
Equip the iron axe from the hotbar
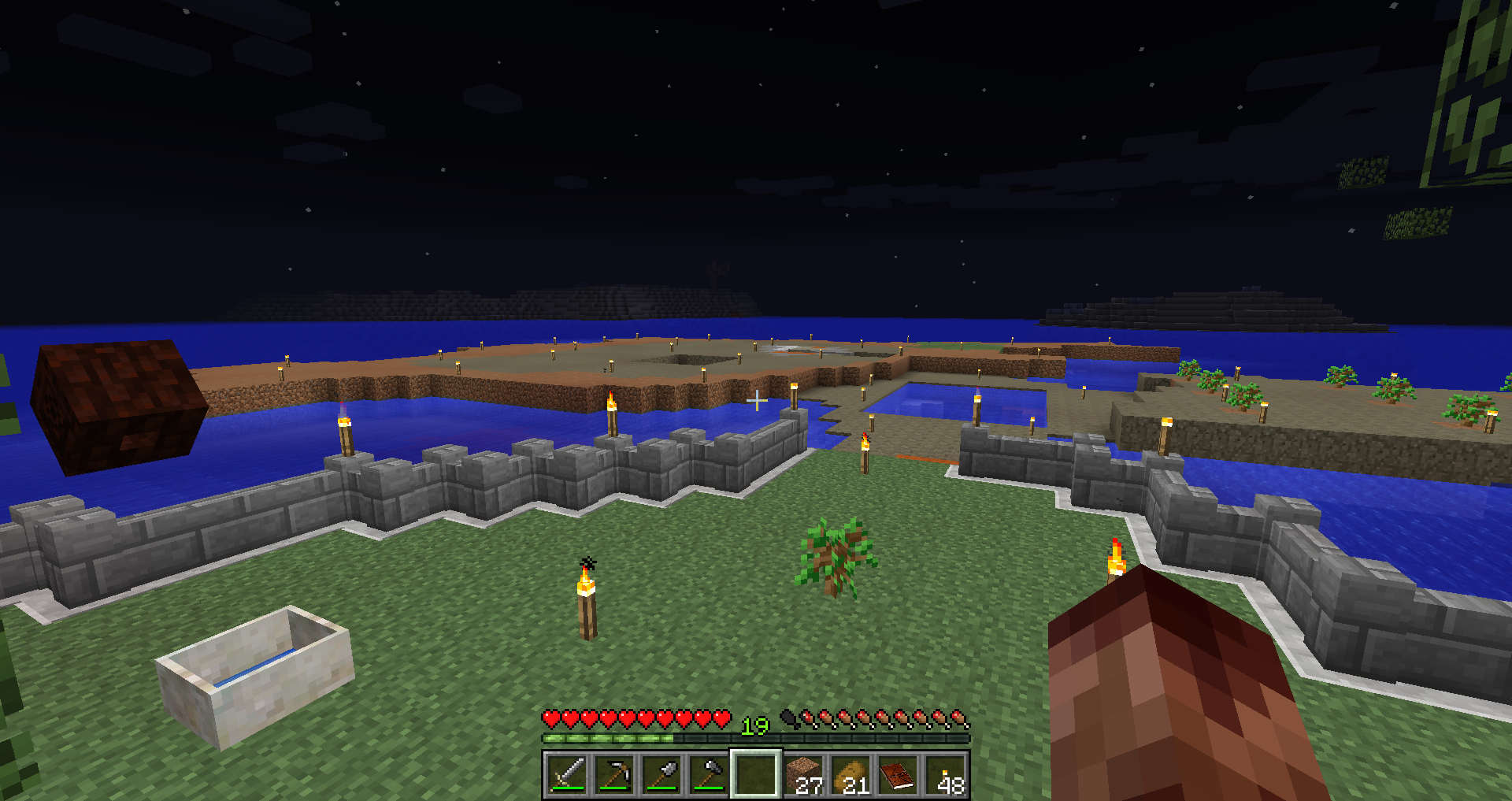709,774
